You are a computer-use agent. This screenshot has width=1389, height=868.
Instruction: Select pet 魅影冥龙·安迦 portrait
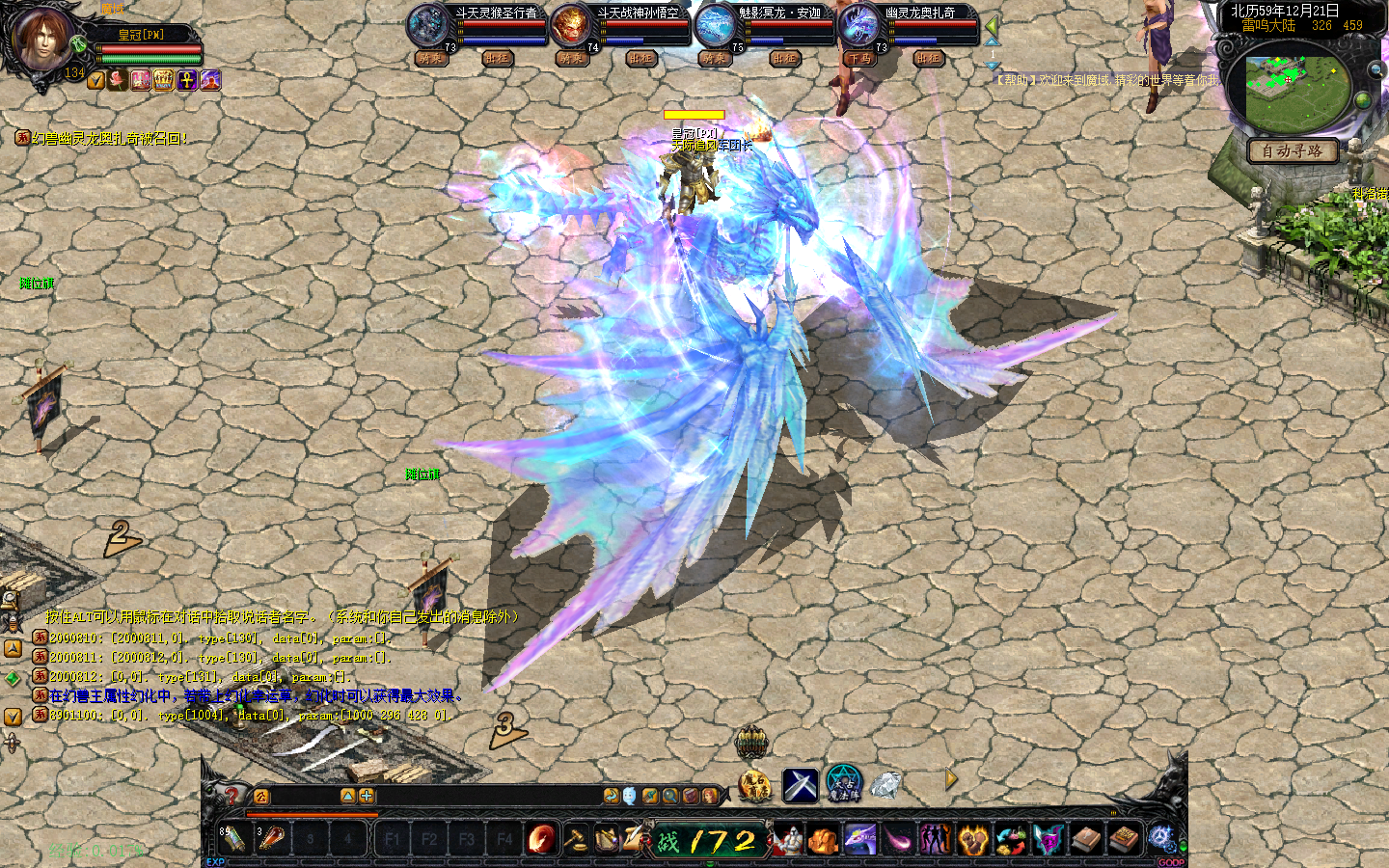(715, 25)
